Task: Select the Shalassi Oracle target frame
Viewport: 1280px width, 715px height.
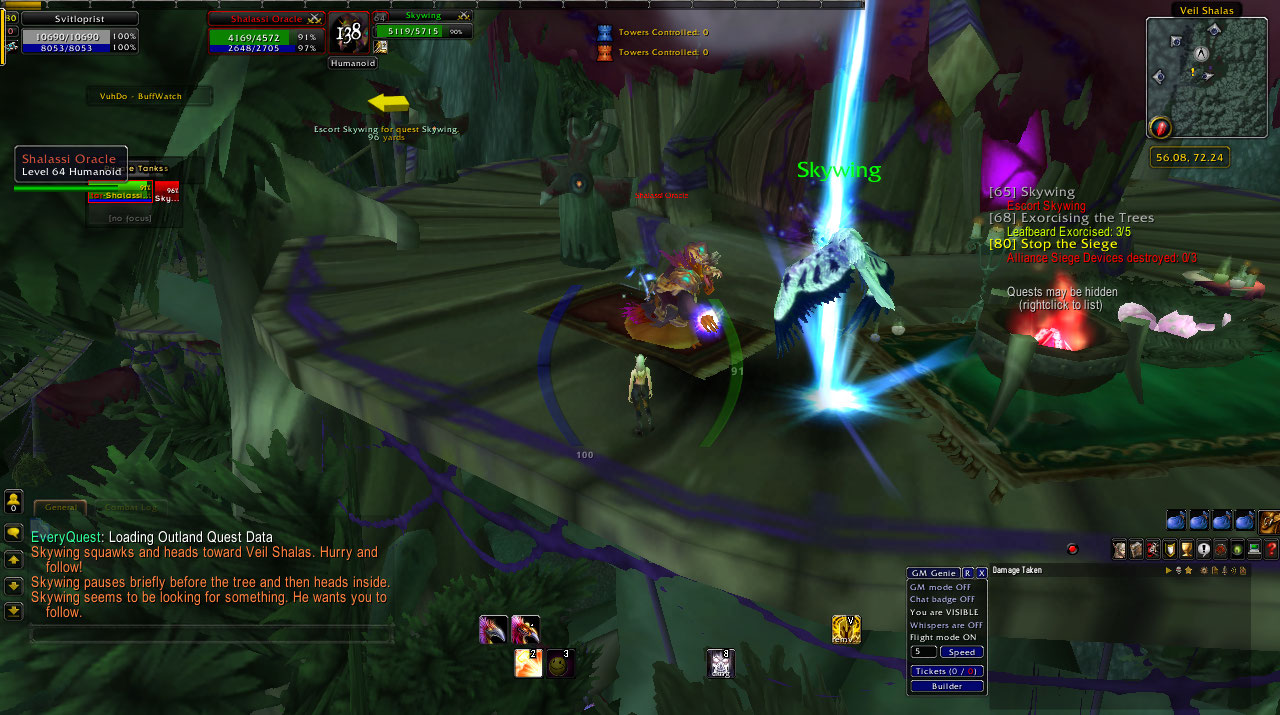Action: point(265,32)
